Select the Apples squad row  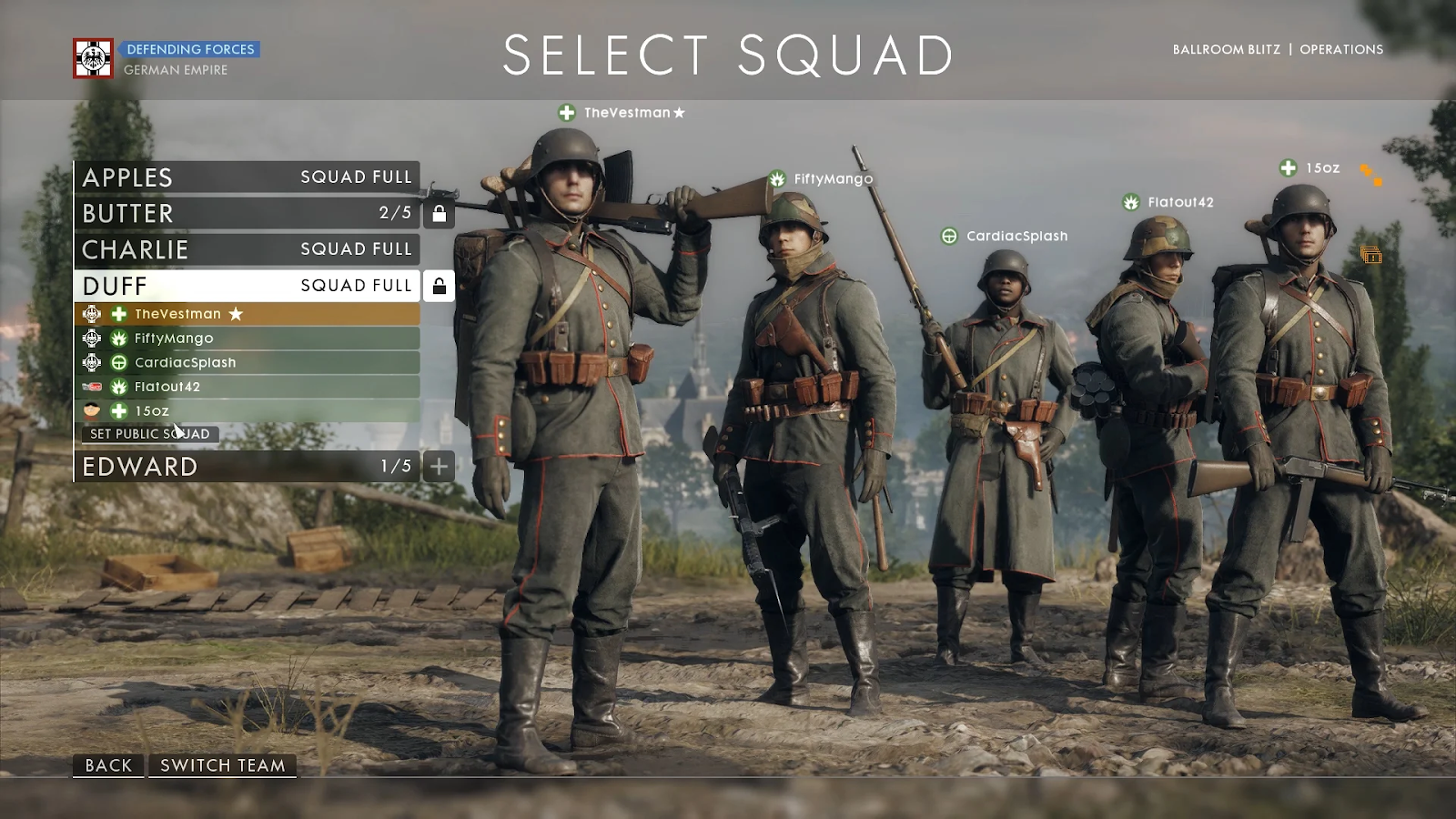tap(247, 177)
